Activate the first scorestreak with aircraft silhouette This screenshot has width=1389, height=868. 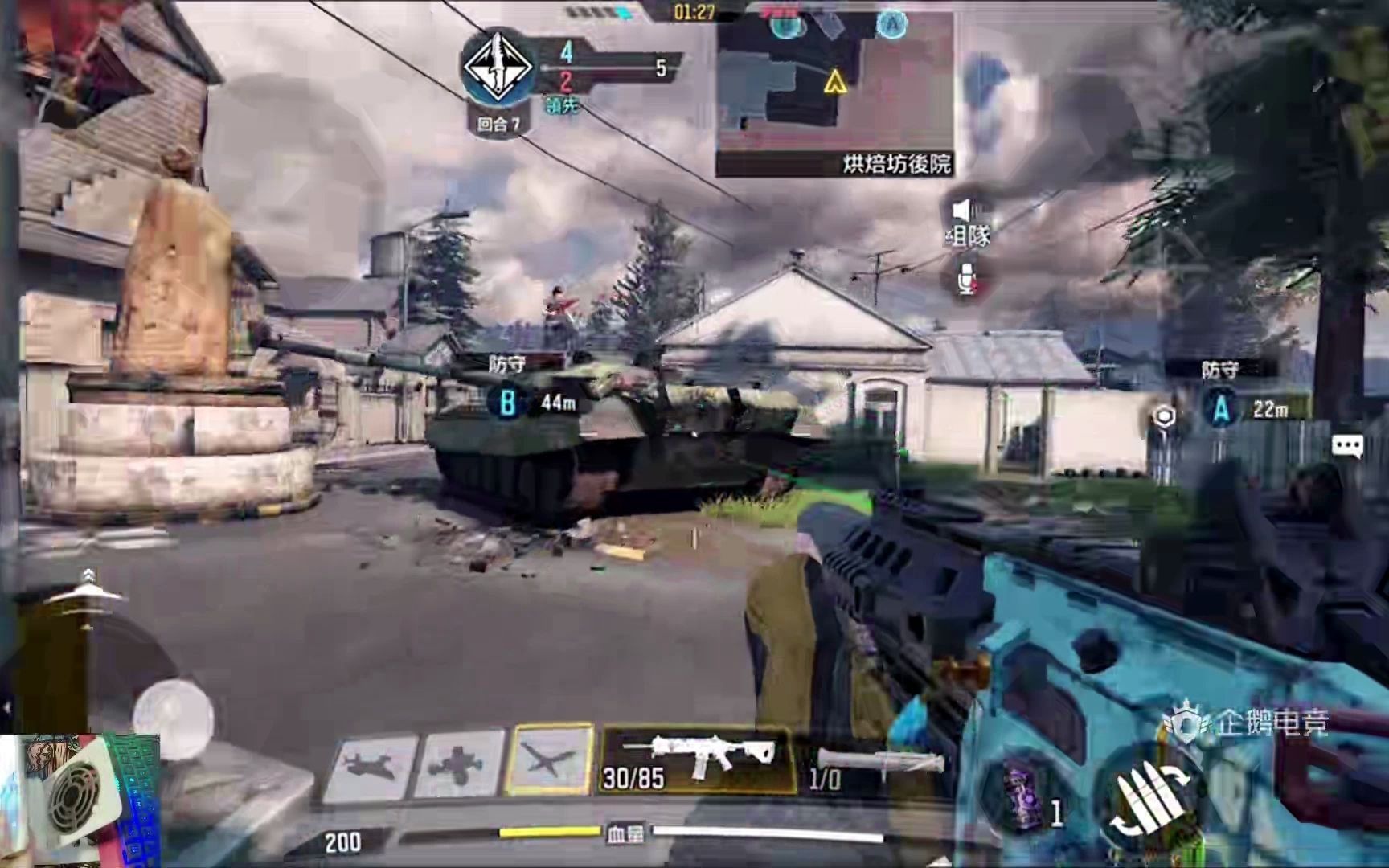(x=371, y=764)
